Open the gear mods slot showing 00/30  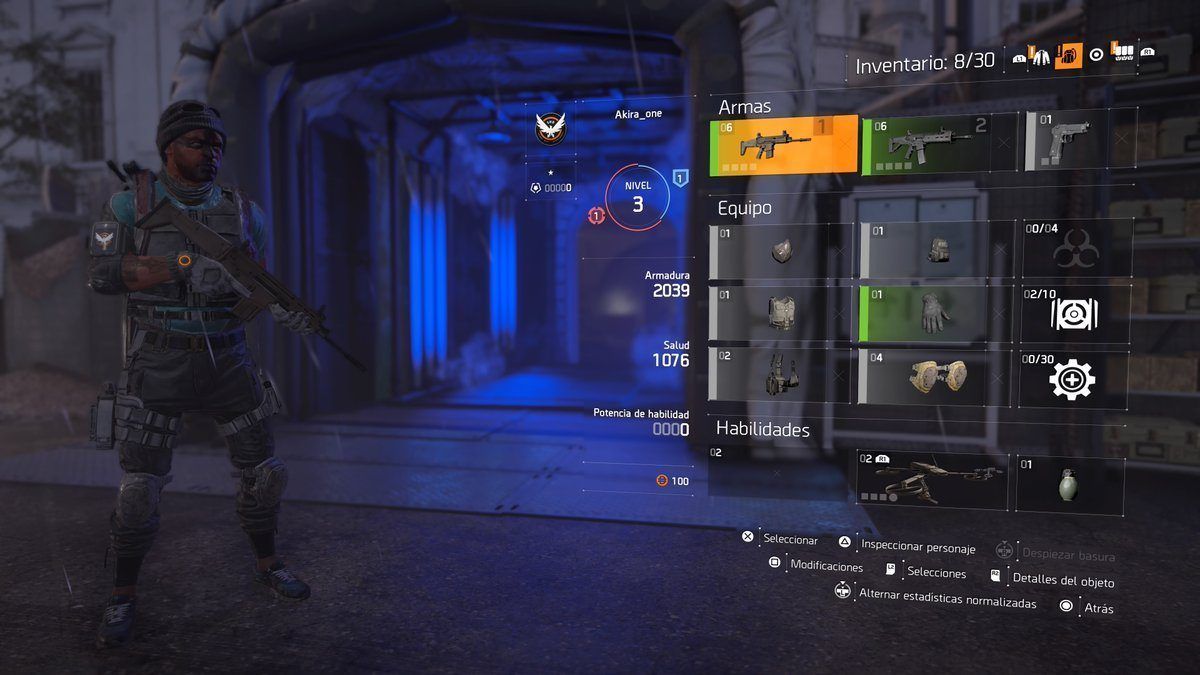[1074, 377]
